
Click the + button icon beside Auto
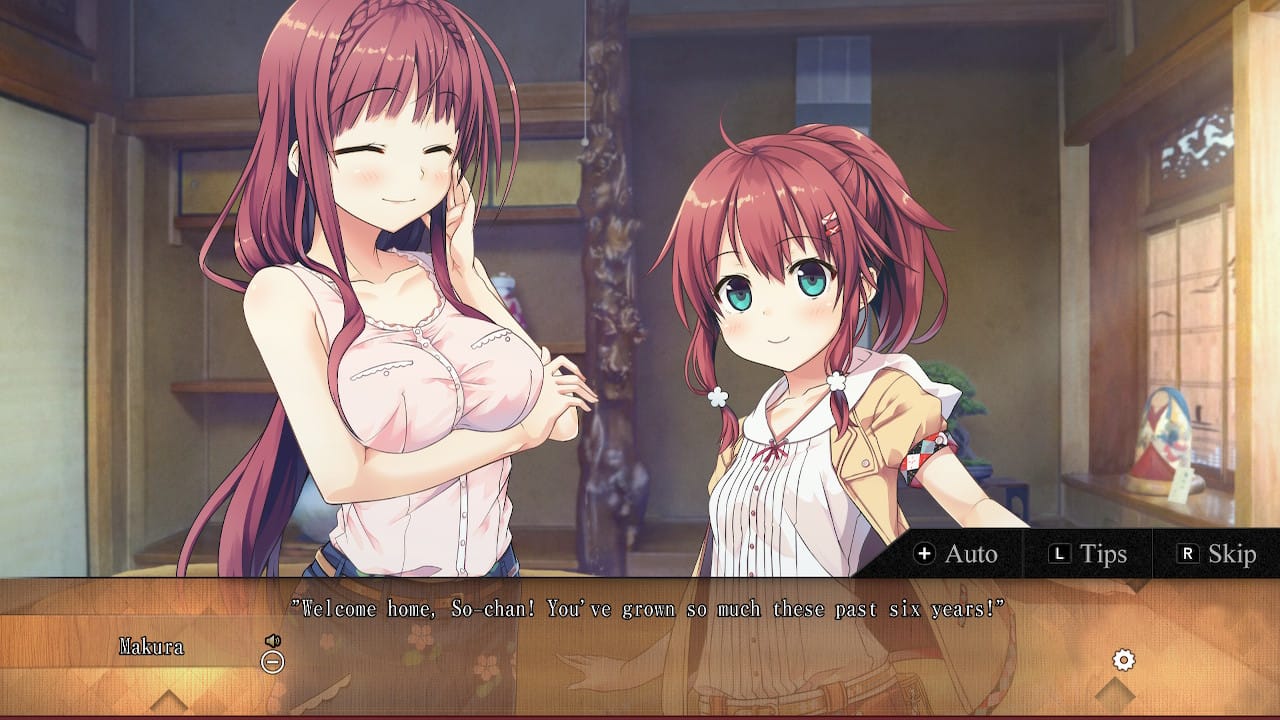[x=925, y=553]
